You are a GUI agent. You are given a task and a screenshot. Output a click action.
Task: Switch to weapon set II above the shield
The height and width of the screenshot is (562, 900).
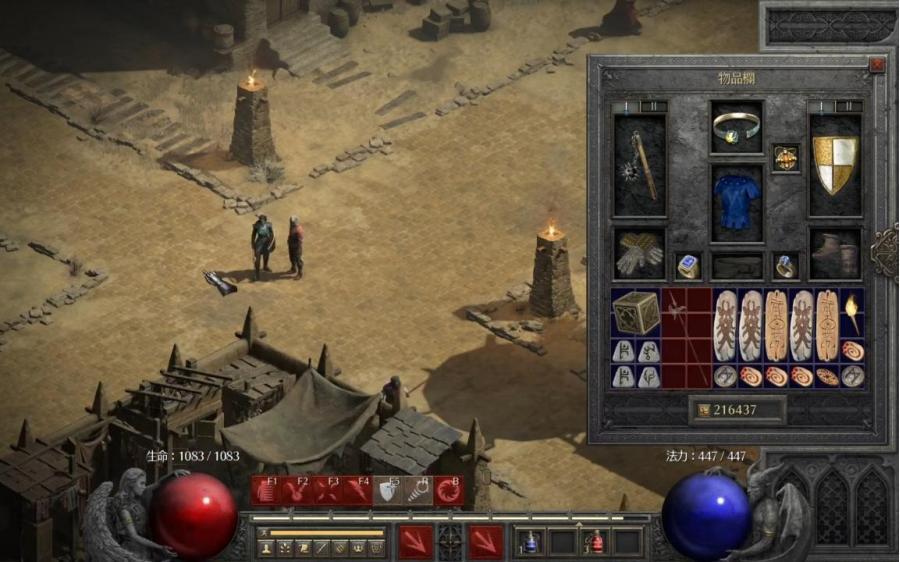[x=848, y=106]
